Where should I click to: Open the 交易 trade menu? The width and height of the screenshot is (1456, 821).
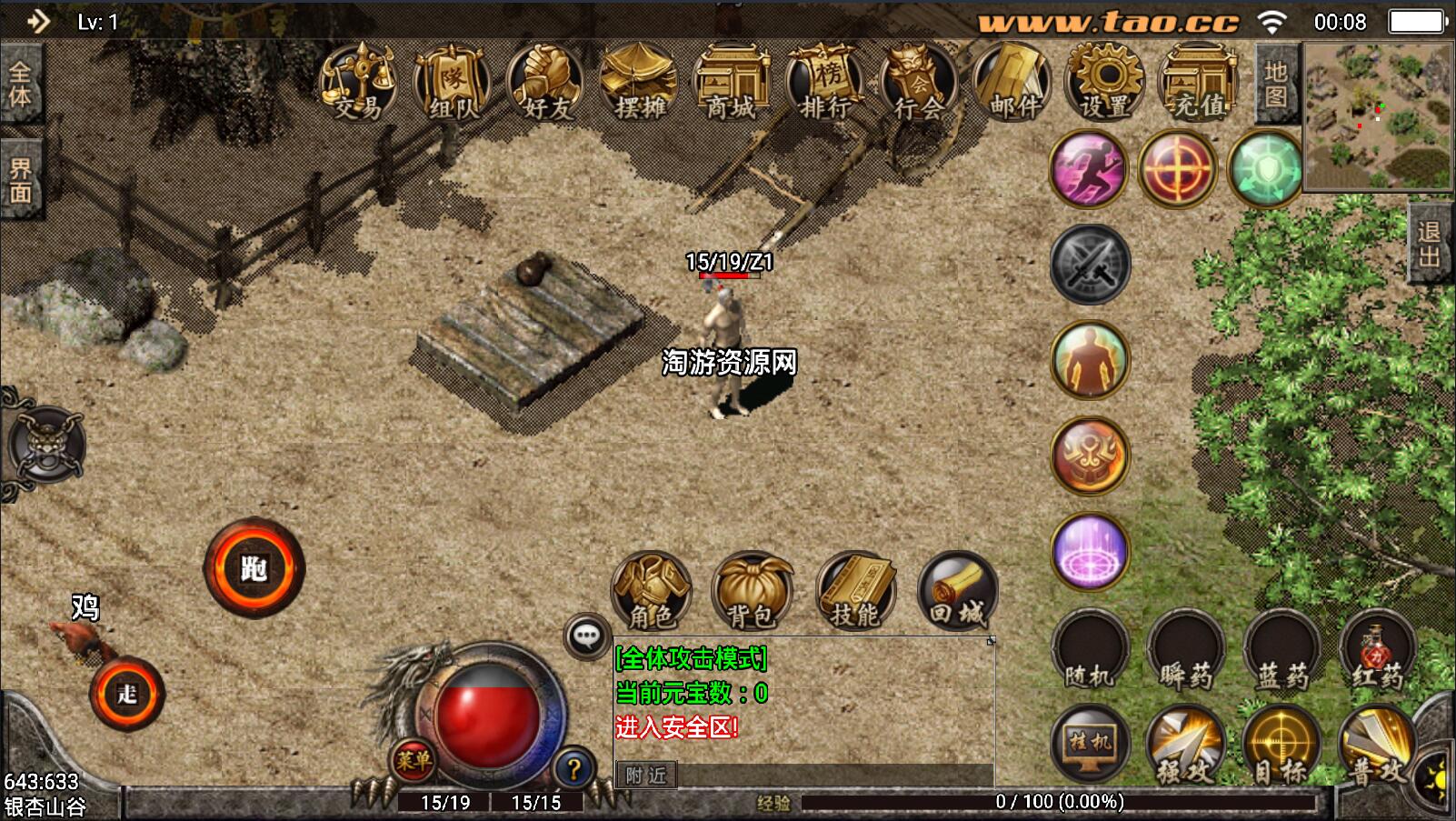pos(358,84)
